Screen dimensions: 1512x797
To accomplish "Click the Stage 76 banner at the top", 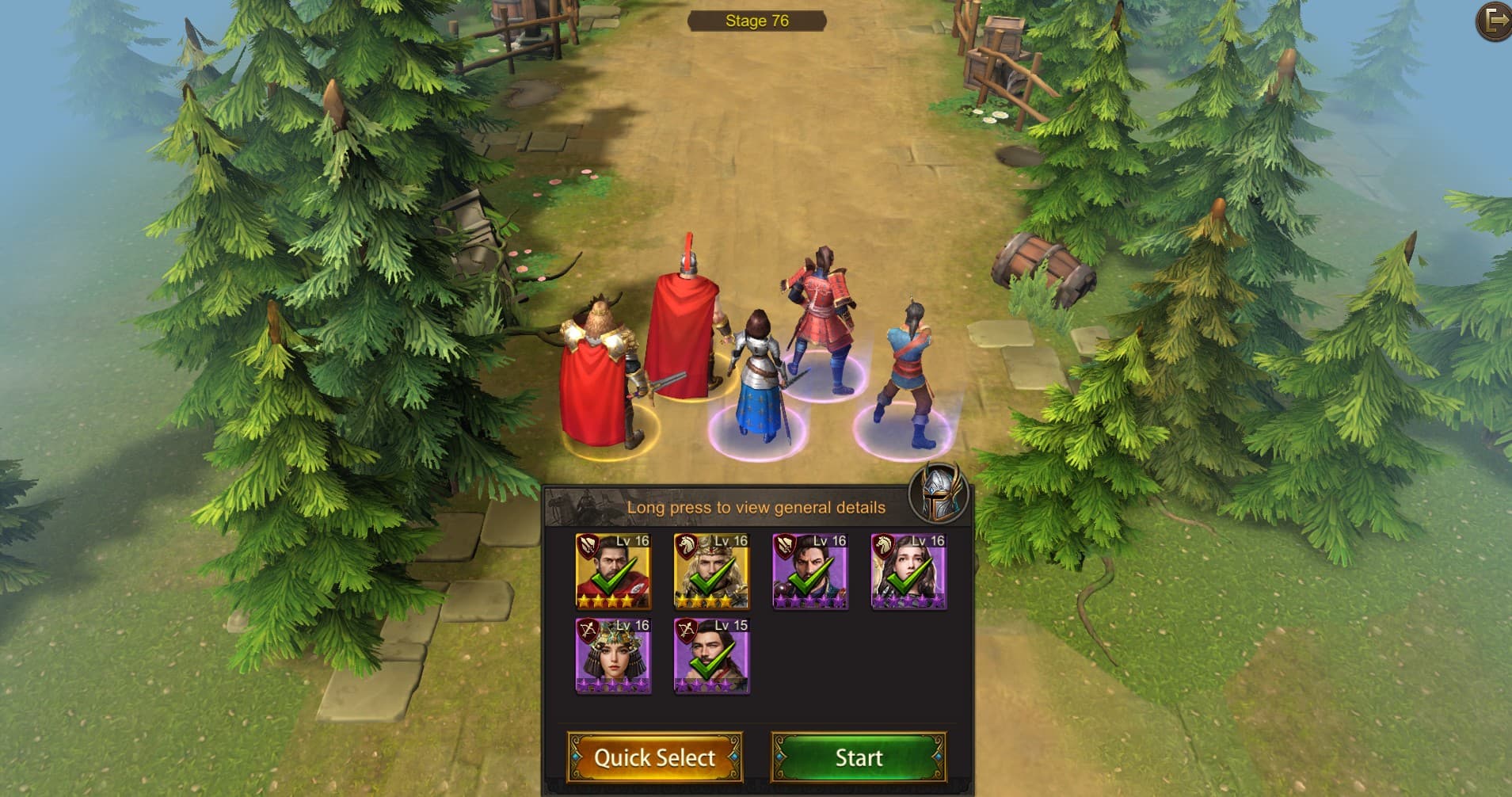I will (757, 21).
